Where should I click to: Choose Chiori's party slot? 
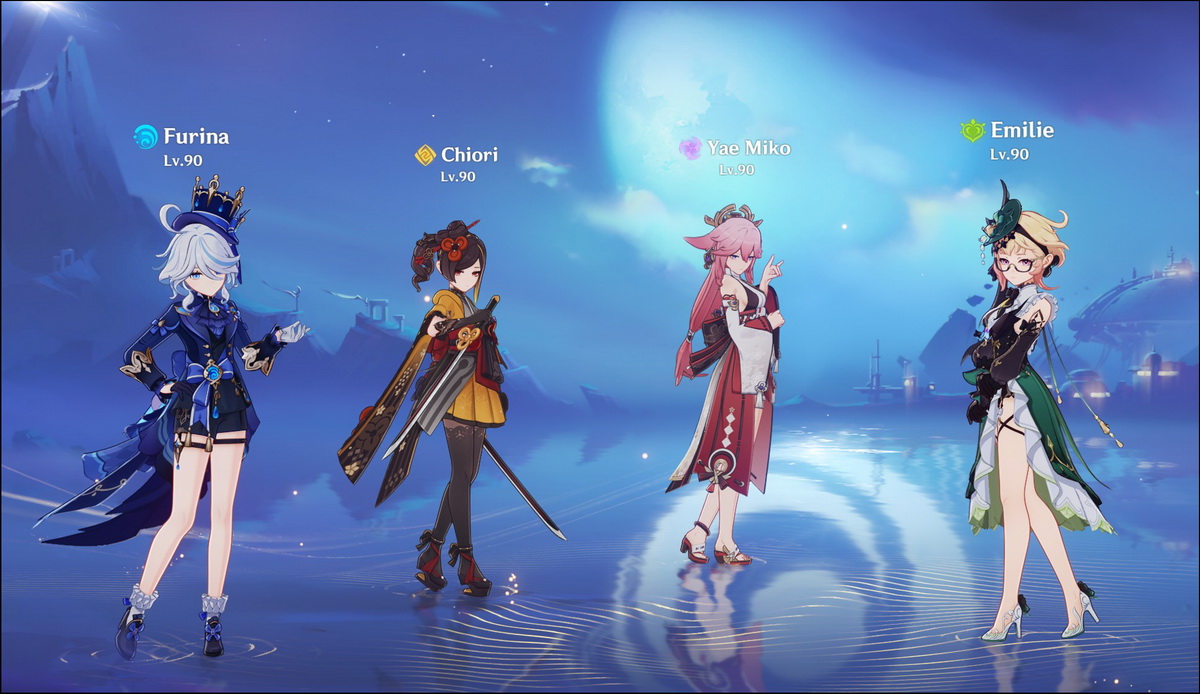[455, 400]
